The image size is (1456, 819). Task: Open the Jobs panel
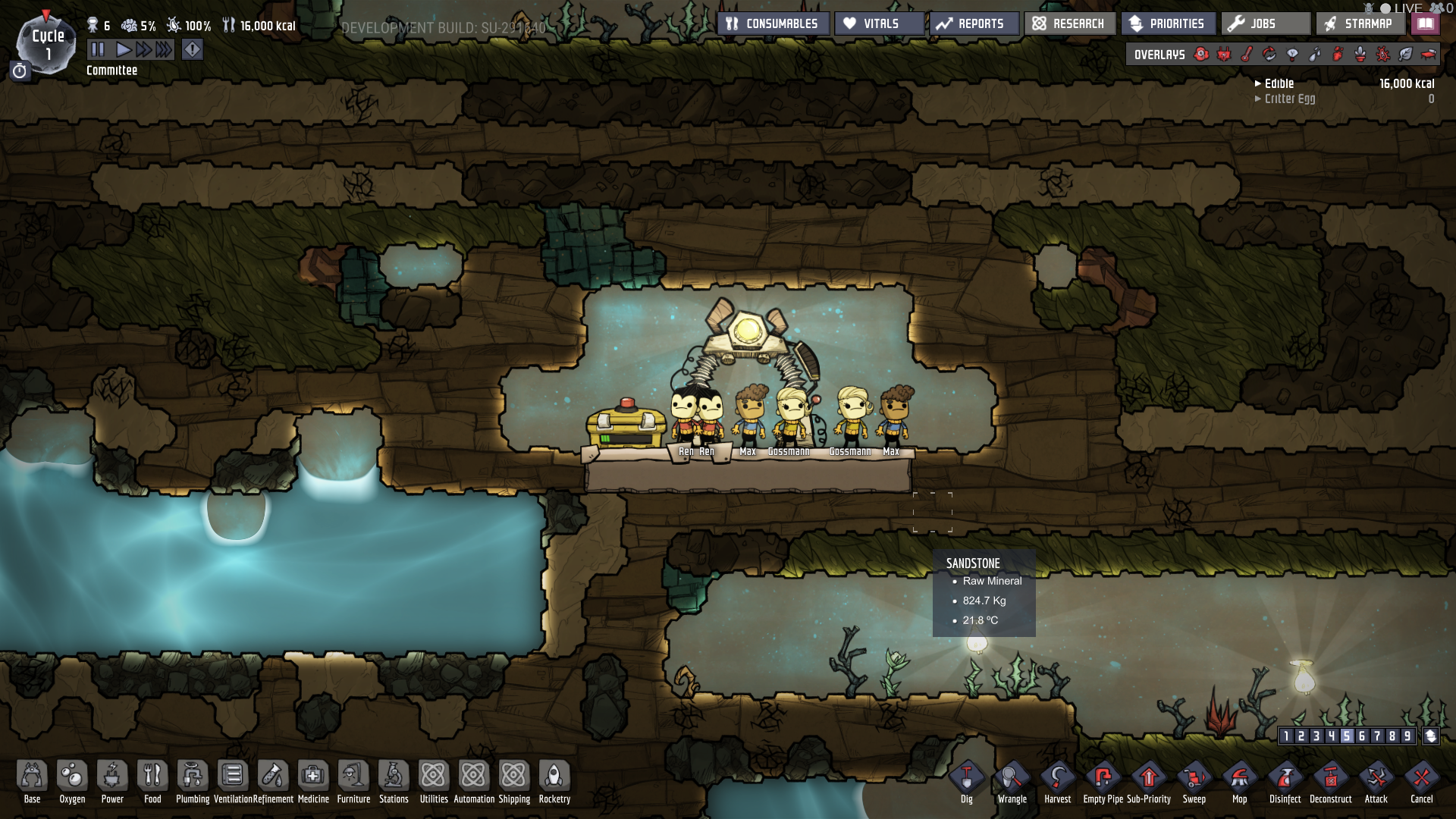coord(1264,24)
